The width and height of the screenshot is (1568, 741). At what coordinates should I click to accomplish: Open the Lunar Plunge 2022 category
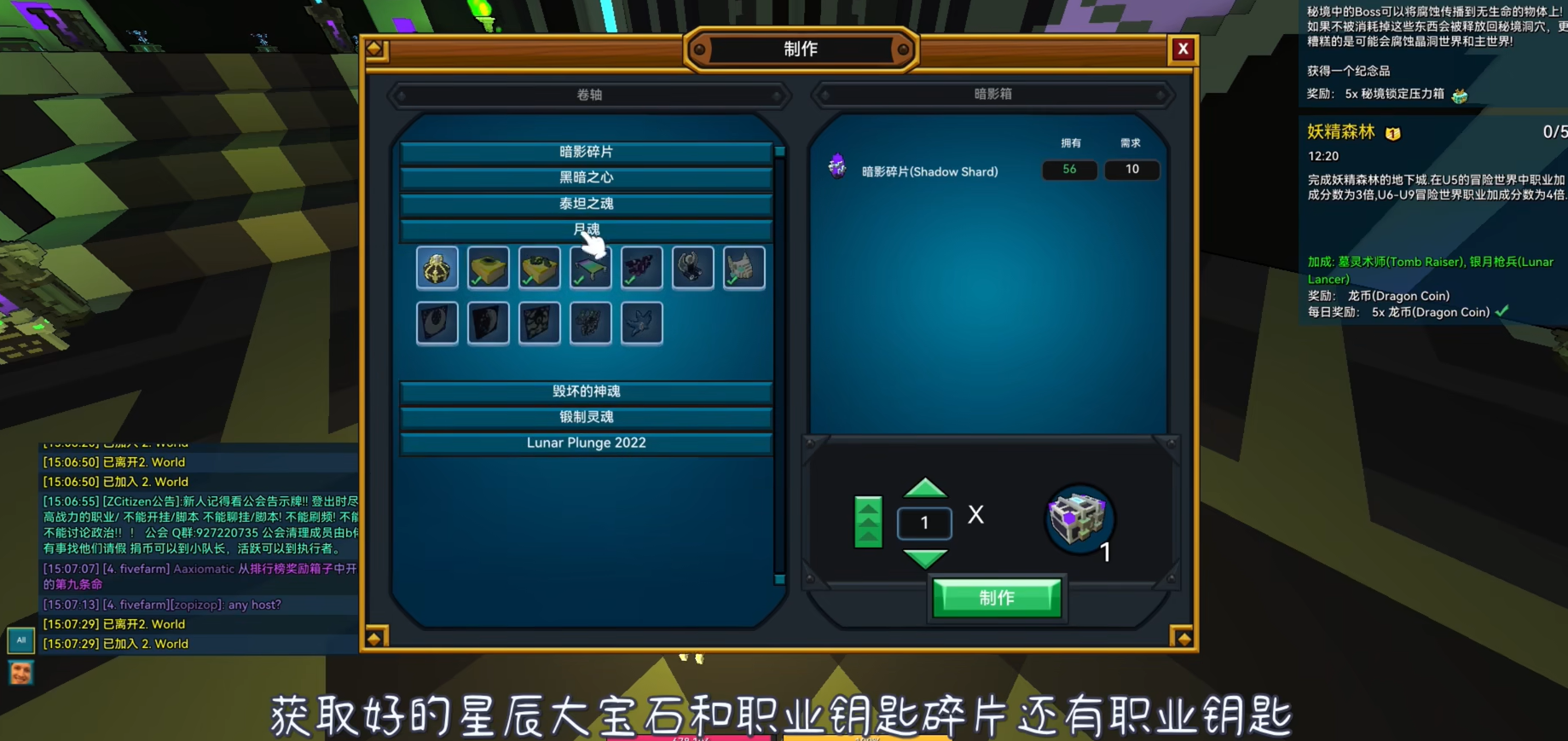[x=587, y=442]
